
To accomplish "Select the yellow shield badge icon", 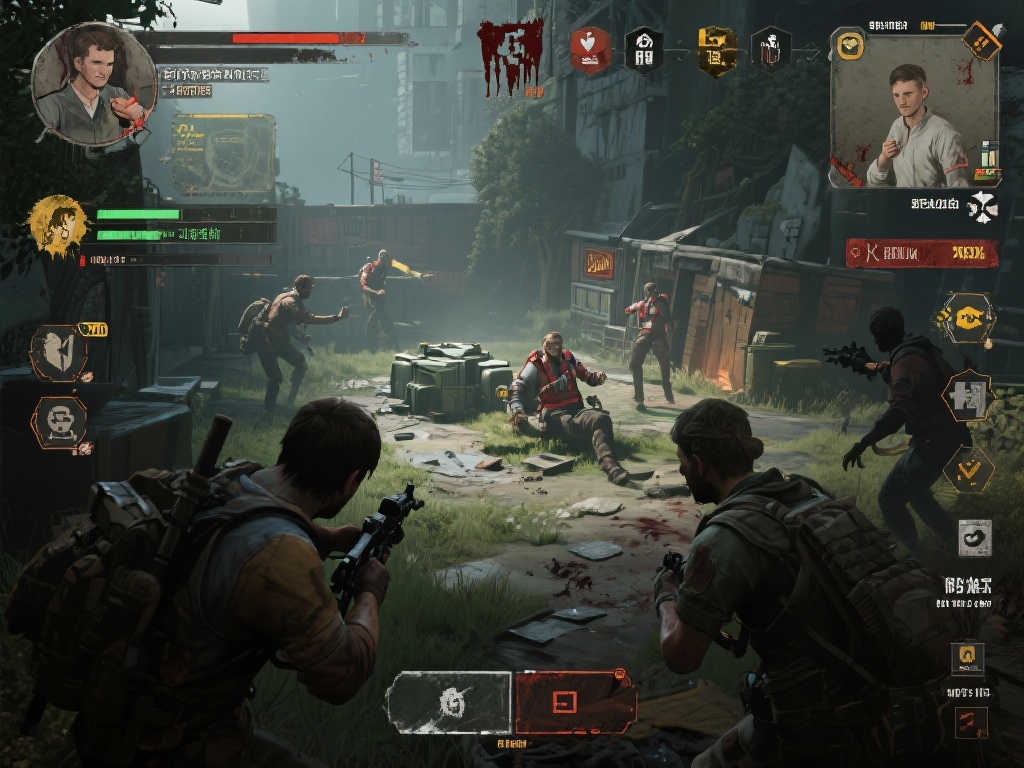I will [717, 49].
